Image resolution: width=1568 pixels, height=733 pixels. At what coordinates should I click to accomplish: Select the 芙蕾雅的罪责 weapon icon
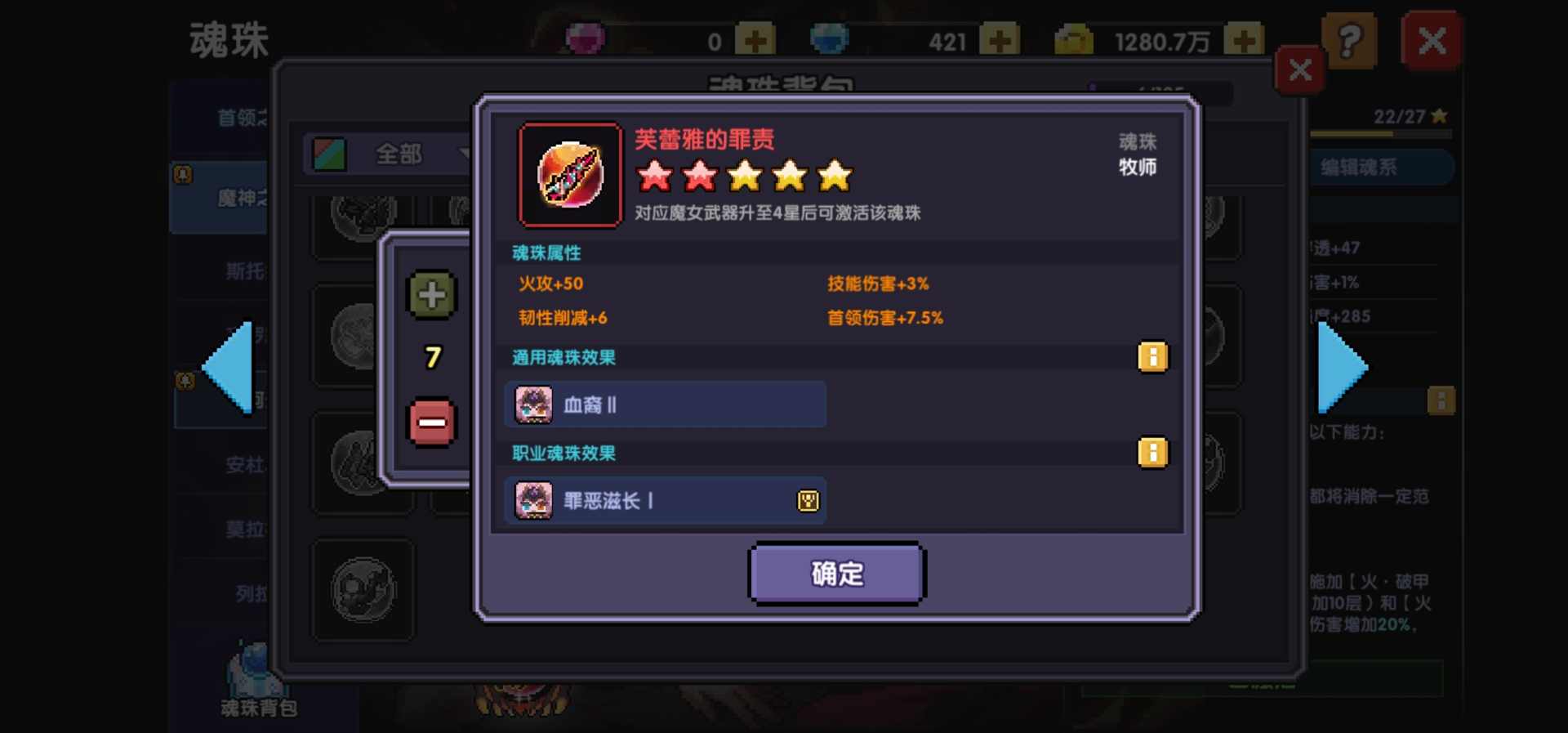point(569,174)
